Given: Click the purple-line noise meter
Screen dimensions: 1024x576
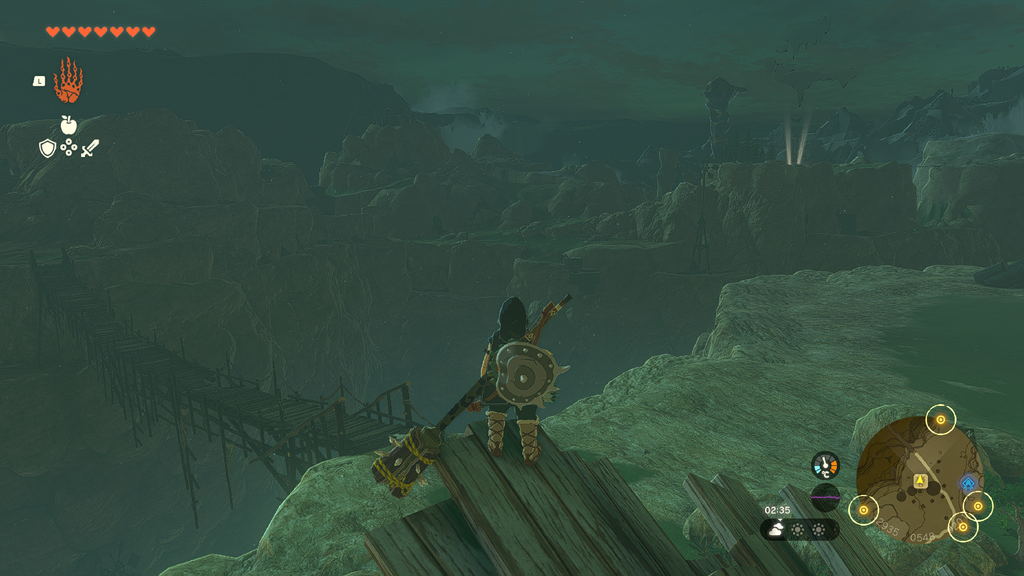Looking at the screenshot, I should 825,496.
